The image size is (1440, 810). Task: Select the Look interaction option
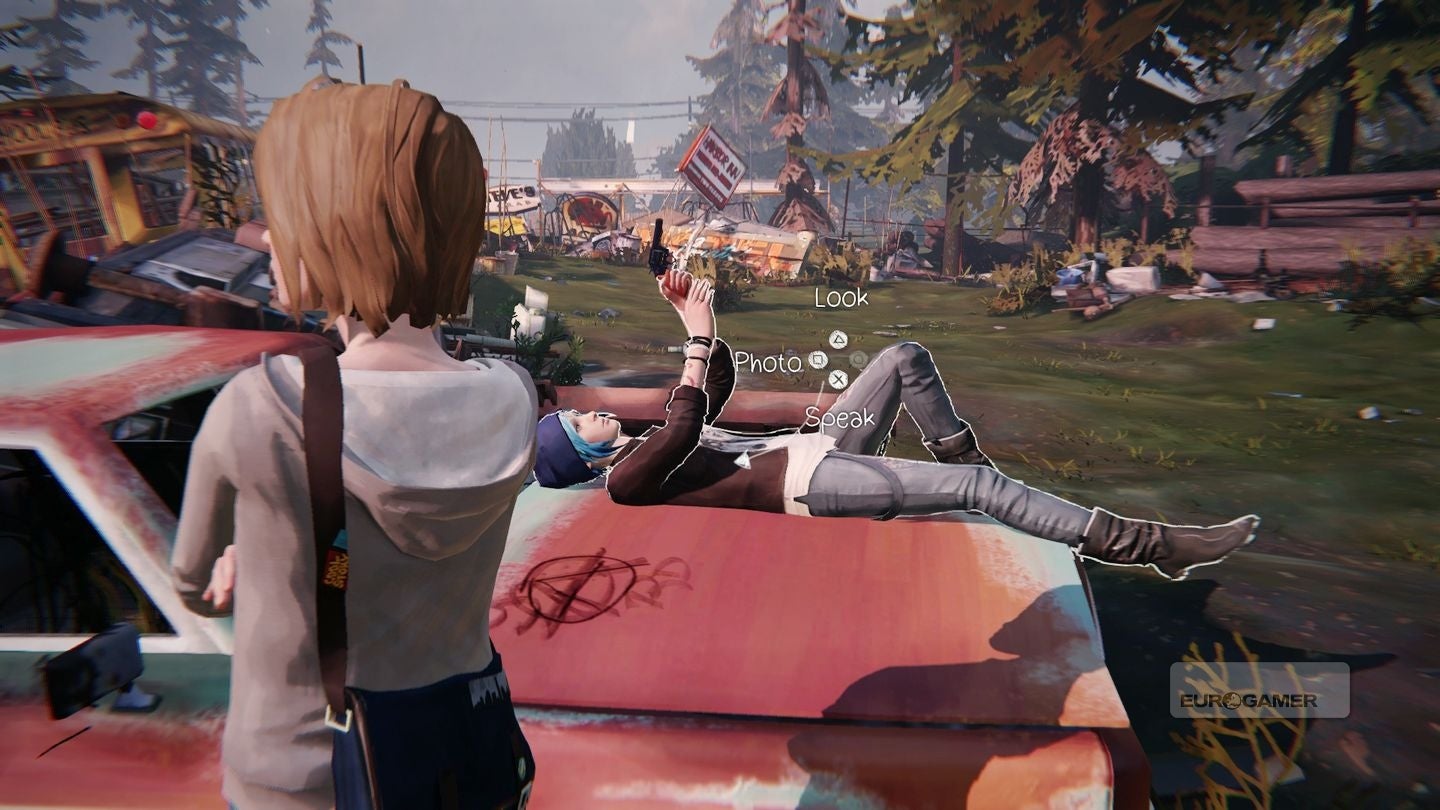843,298
